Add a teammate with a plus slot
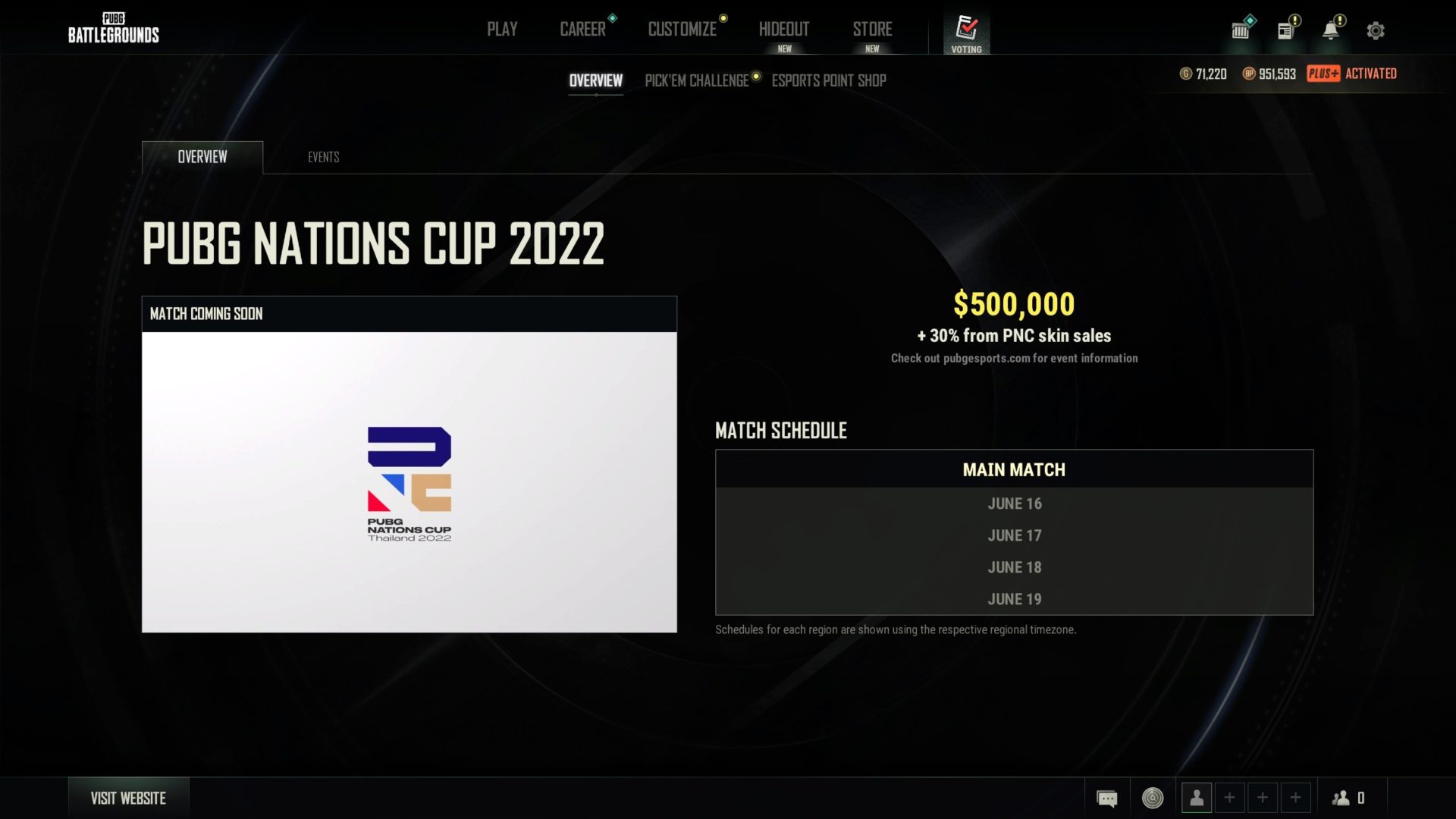The image size is (1456, 819). [1230, 798]
